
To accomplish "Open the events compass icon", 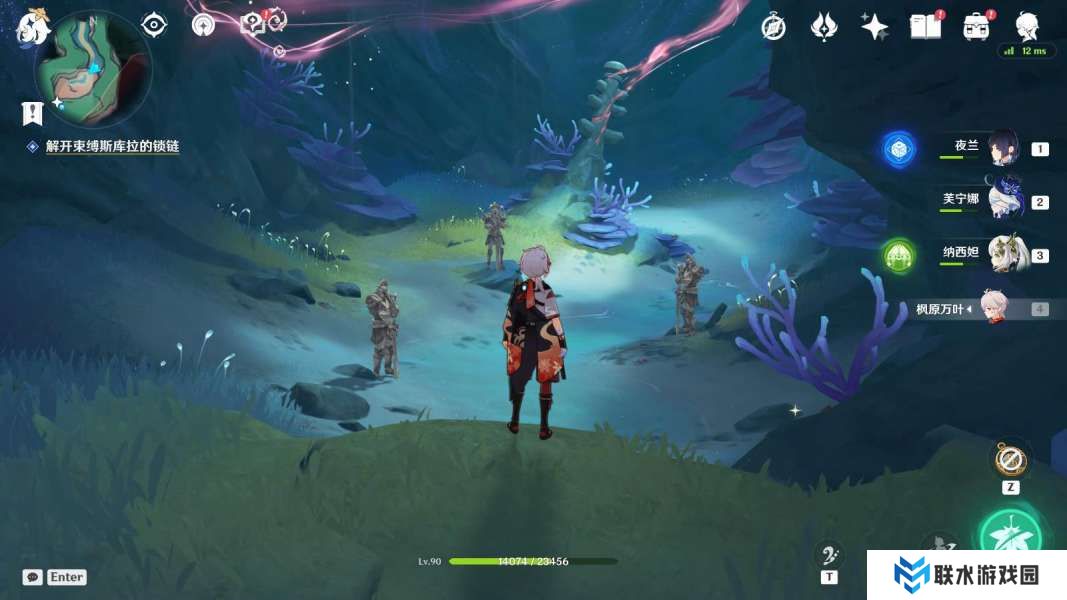I will coord(773,27).
